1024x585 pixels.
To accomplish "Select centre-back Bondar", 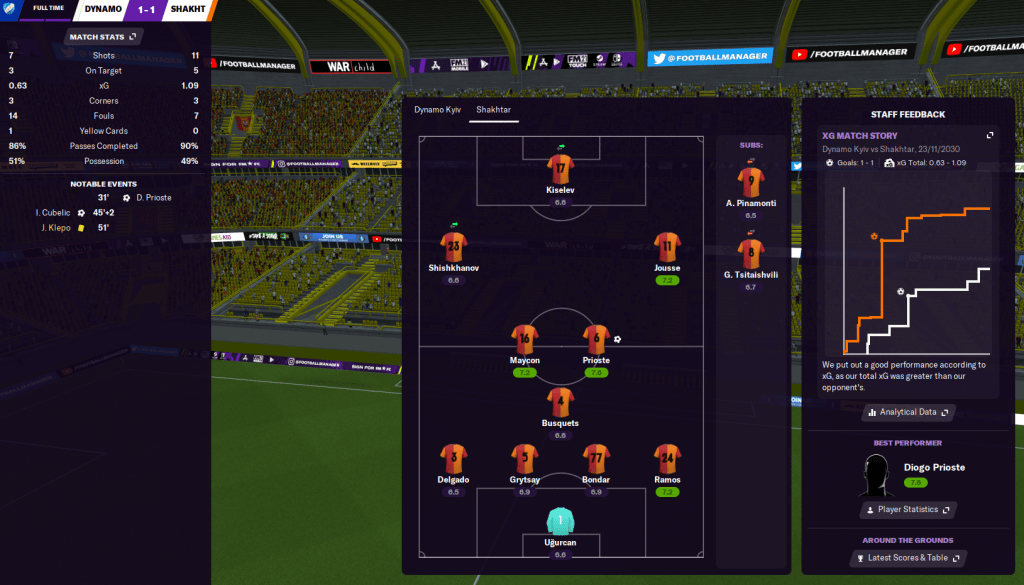I will (596, 458).
